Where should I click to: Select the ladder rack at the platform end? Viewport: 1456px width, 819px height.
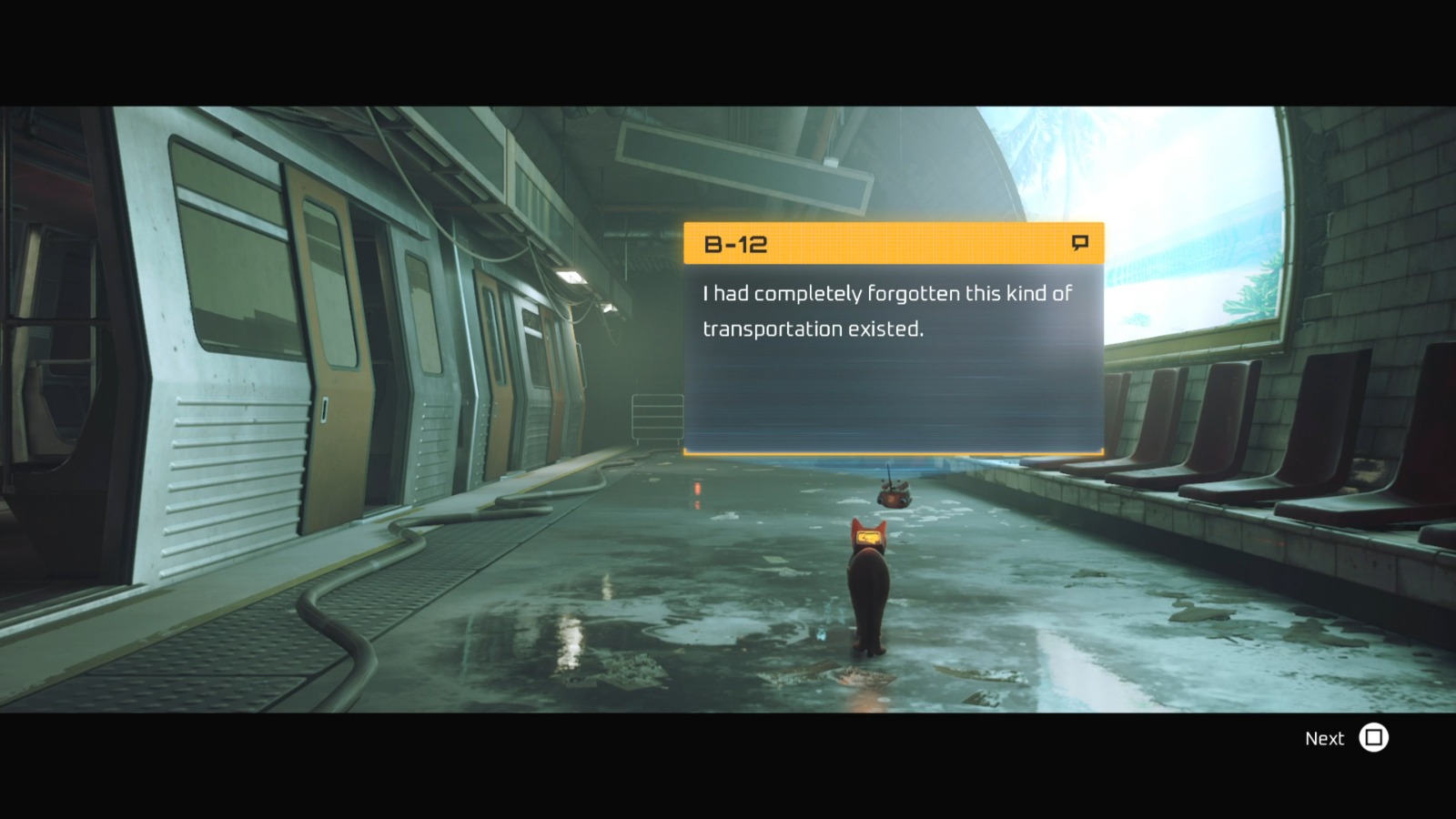pos(656,417)
